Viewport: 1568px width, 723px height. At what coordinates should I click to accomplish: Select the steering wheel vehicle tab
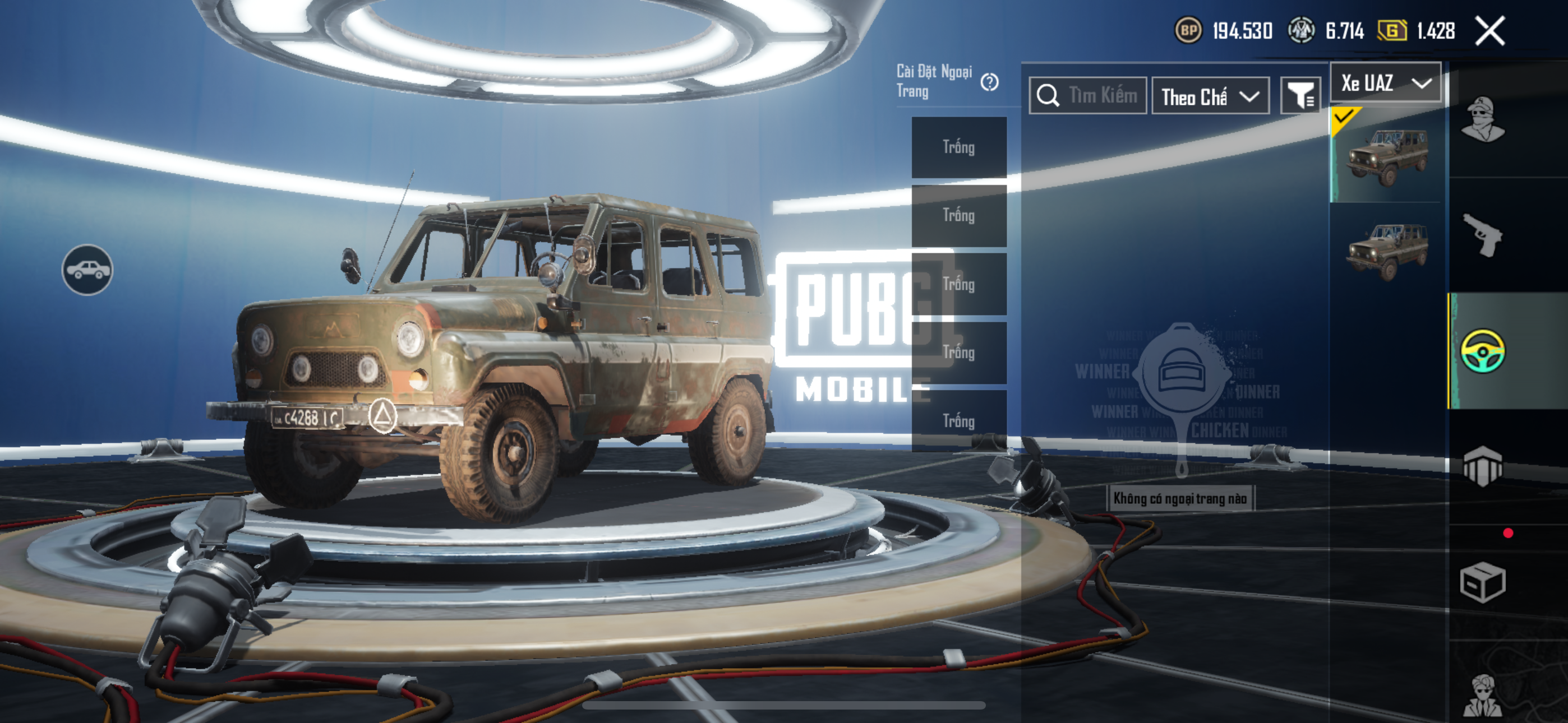point(1483,351)
